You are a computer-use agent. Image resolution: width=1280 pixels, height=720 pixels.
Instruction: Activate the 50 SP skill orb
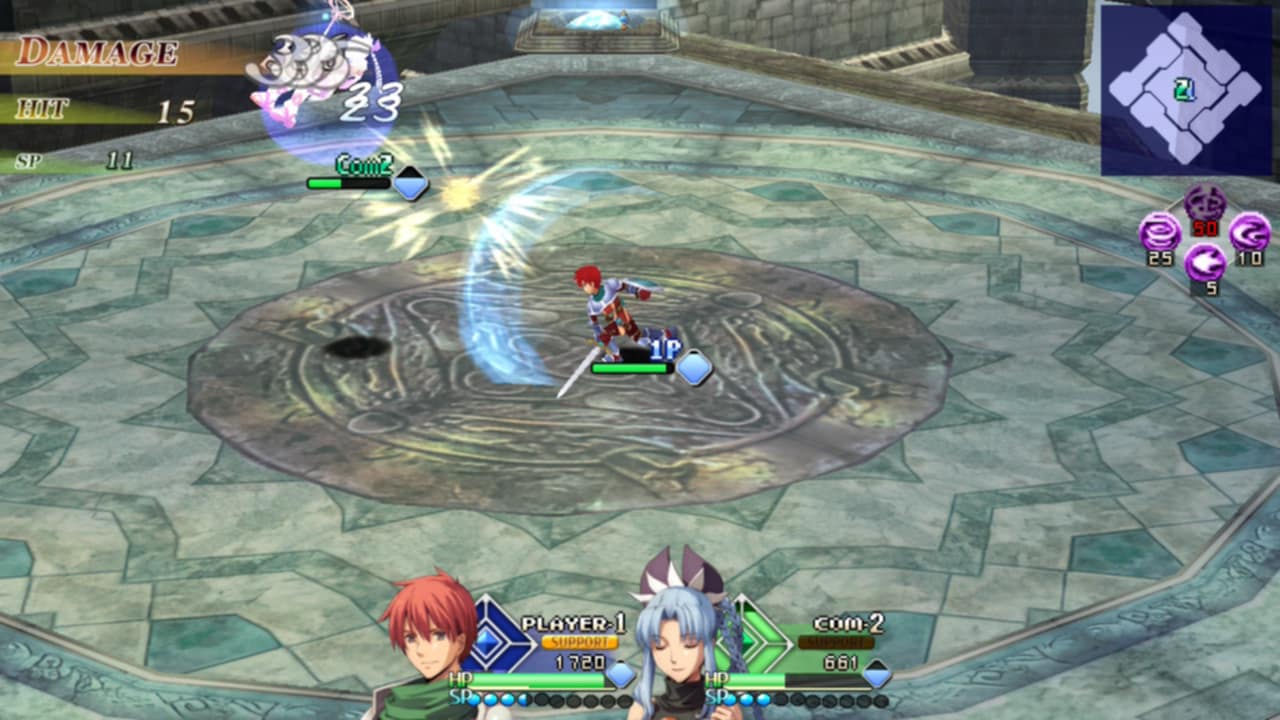(x=1205, y=205)
